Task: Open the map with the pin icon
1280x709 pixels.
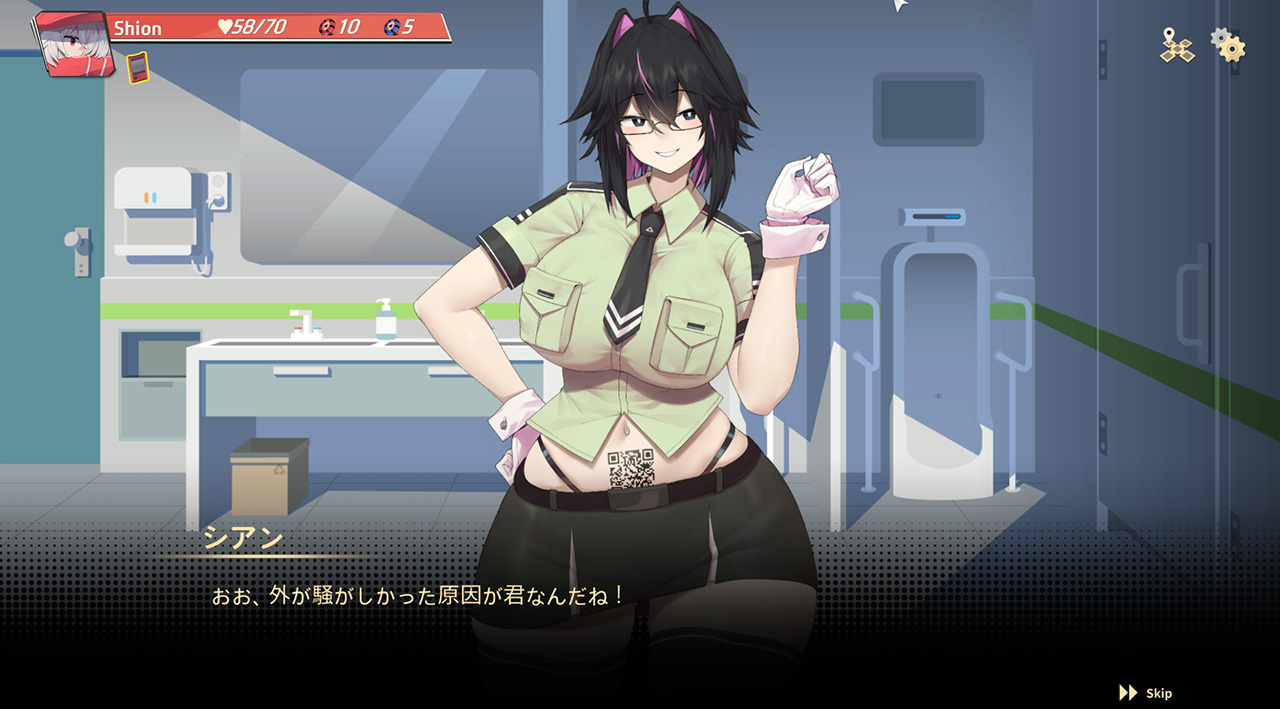Action: (x=1176, y=45)
